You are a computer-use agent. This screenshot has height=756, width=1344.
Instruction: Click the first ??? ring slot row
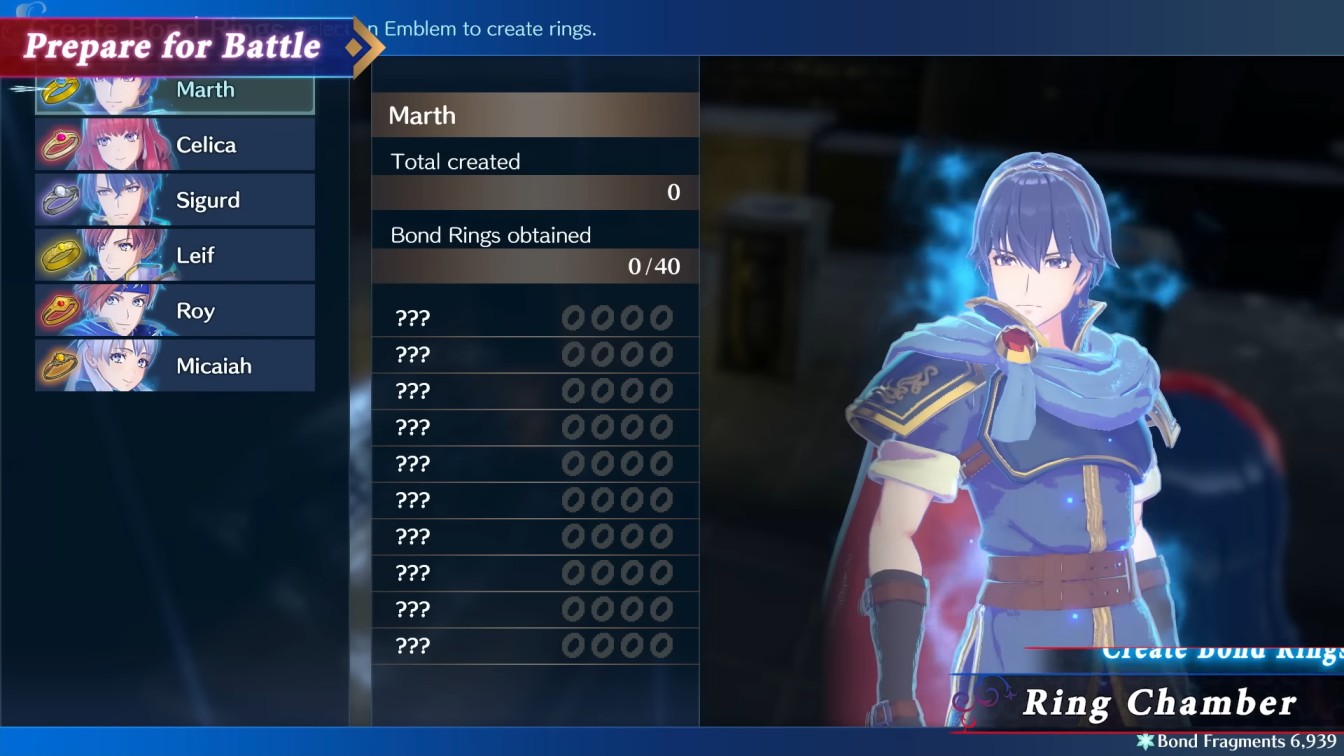coord(535,317)
